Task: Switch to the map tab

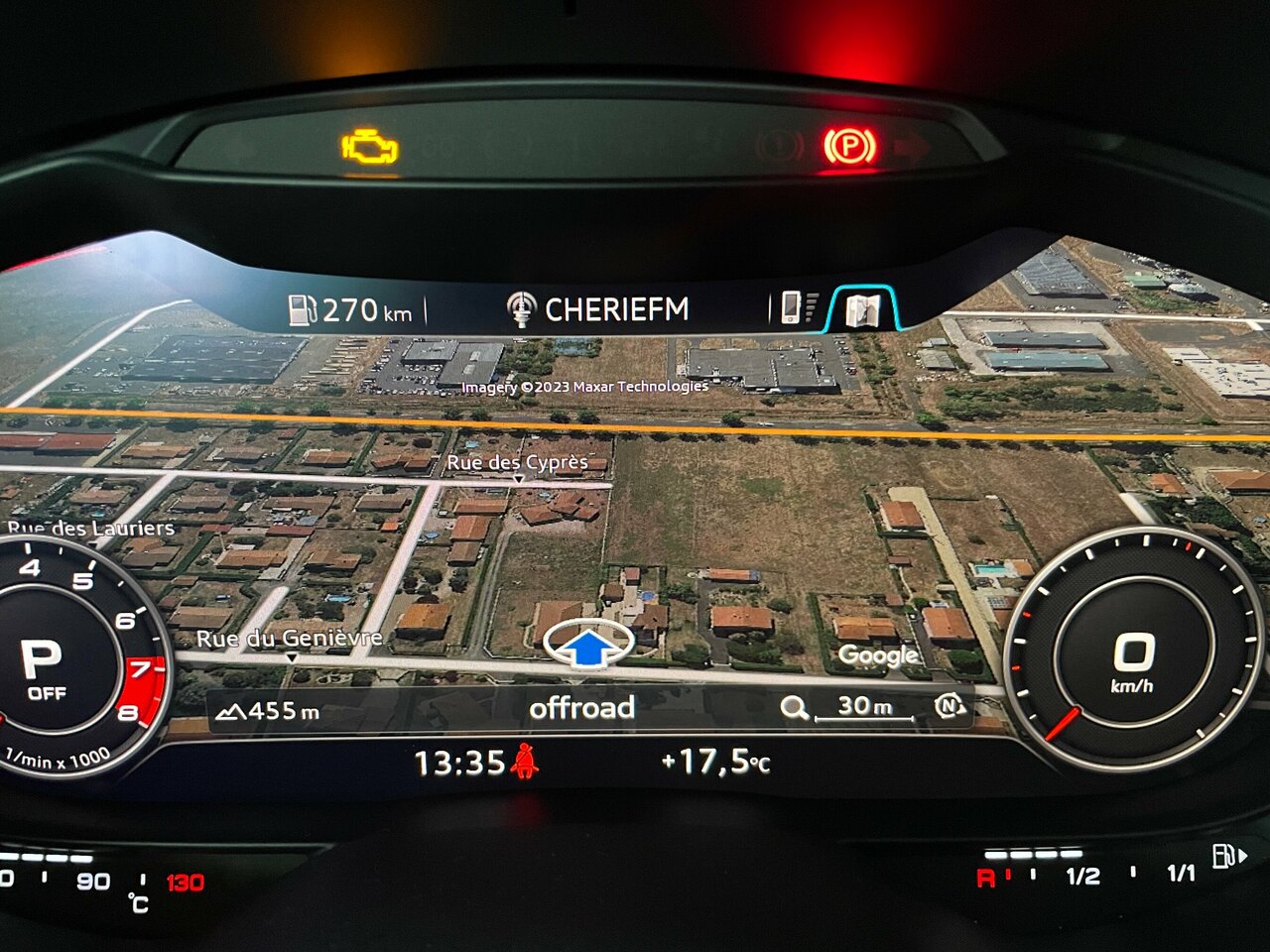Action: click(862, 309)
